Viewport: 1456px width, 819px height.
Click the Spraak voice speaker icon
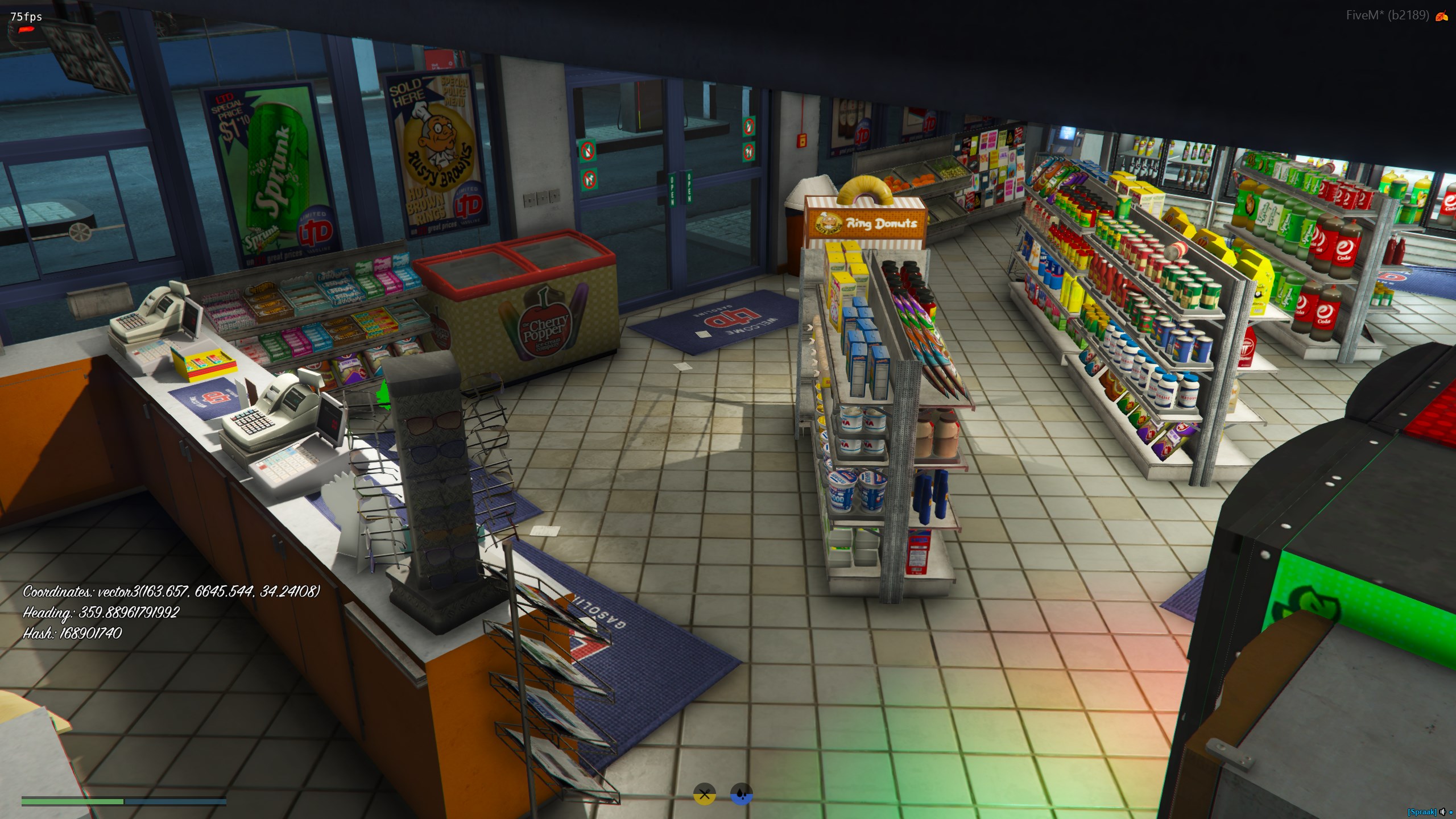tap(1442, 812)
